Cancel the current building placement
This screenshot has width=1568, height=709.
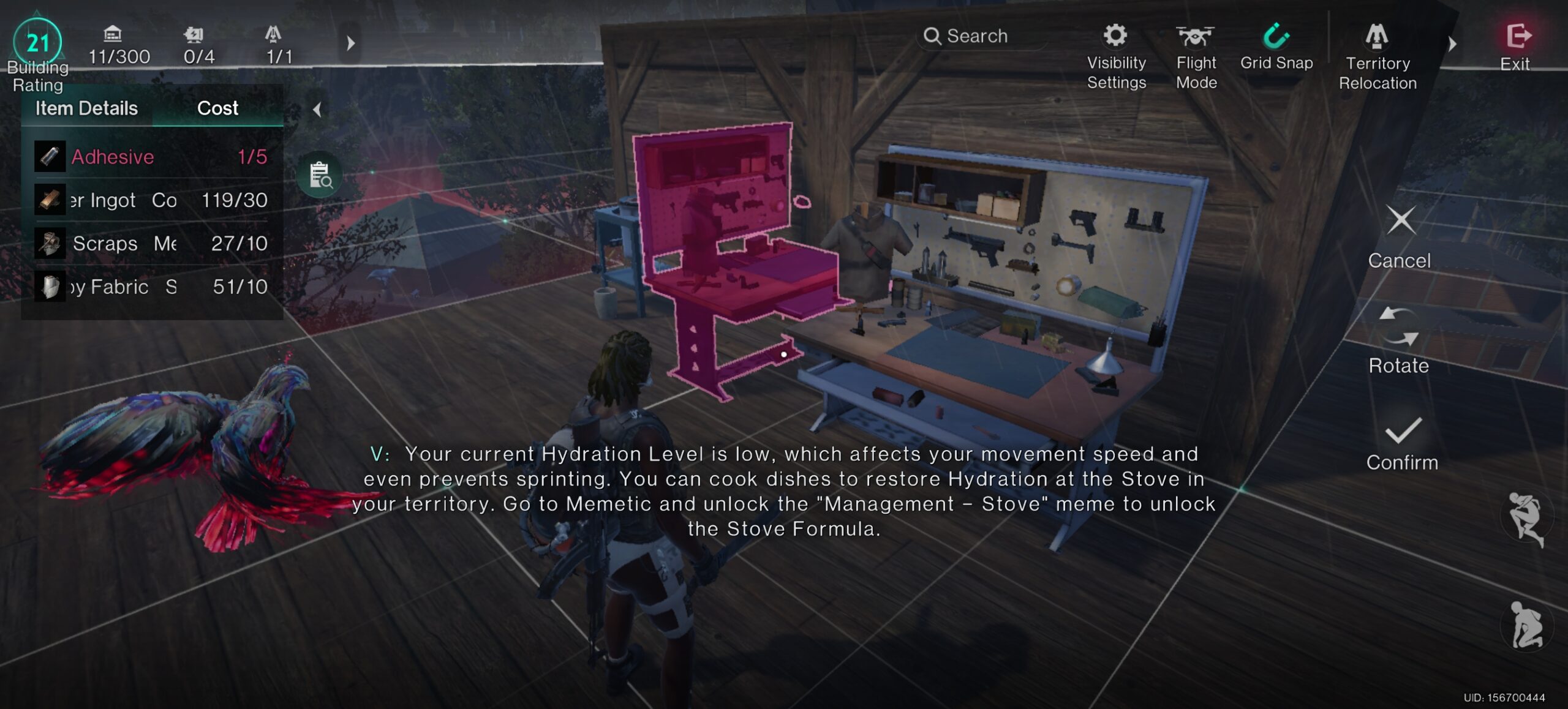[1400, 237]
